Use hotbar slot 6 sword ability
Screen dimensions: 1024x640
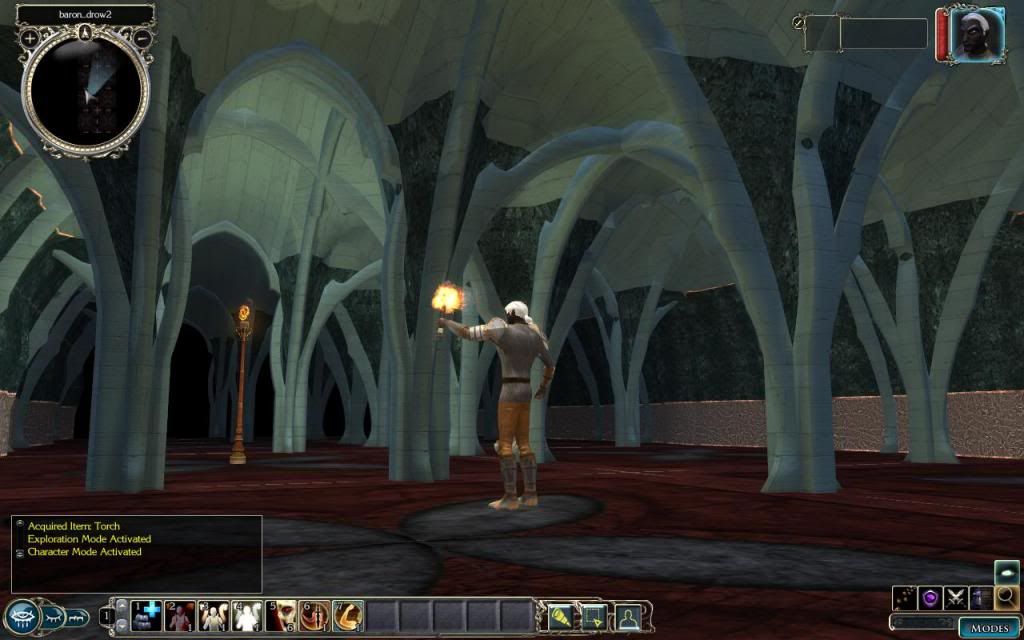point(315,616)
